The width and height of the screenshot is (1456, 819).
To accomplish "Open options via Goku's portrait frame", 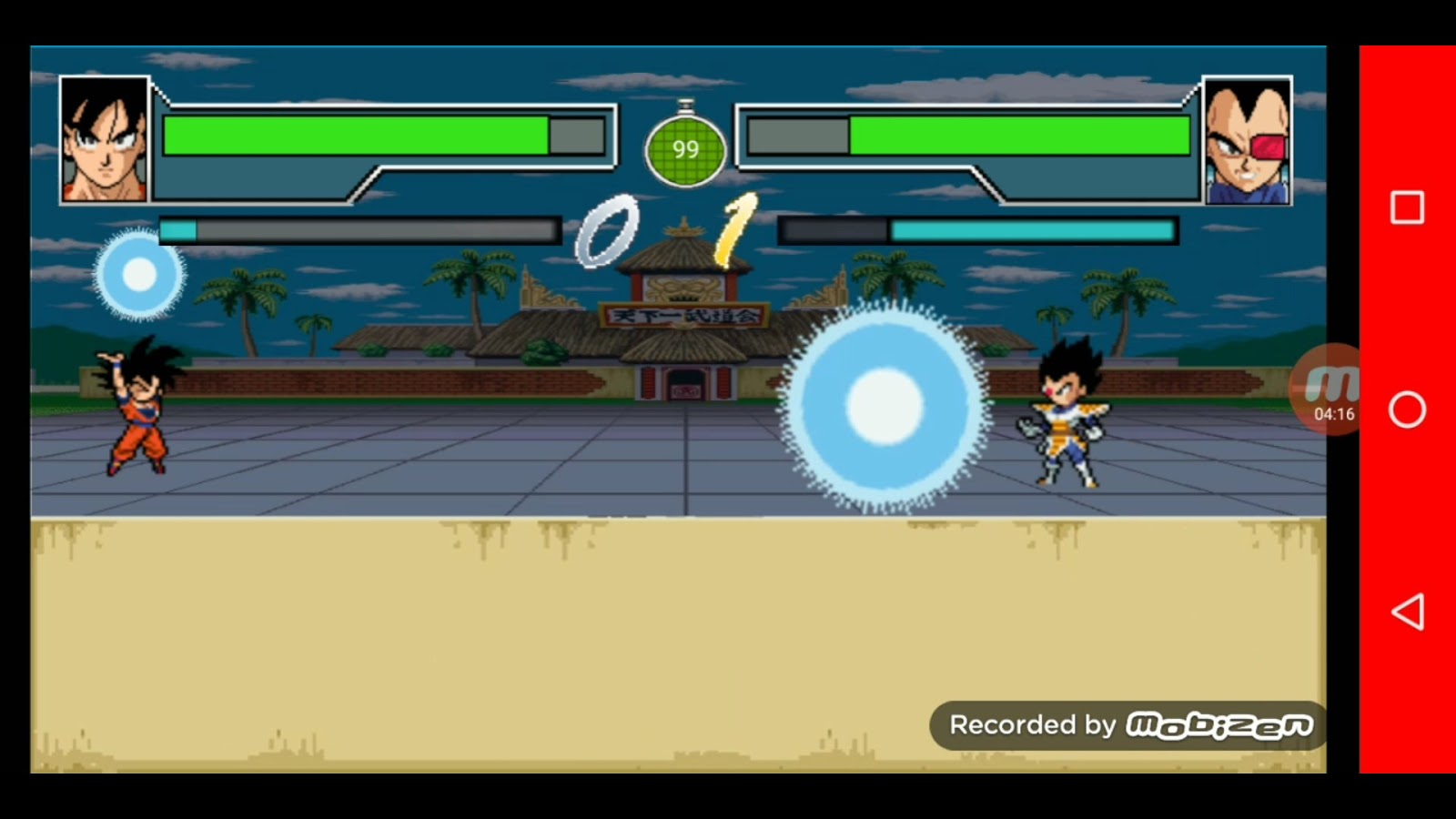I will coord(106,136).
